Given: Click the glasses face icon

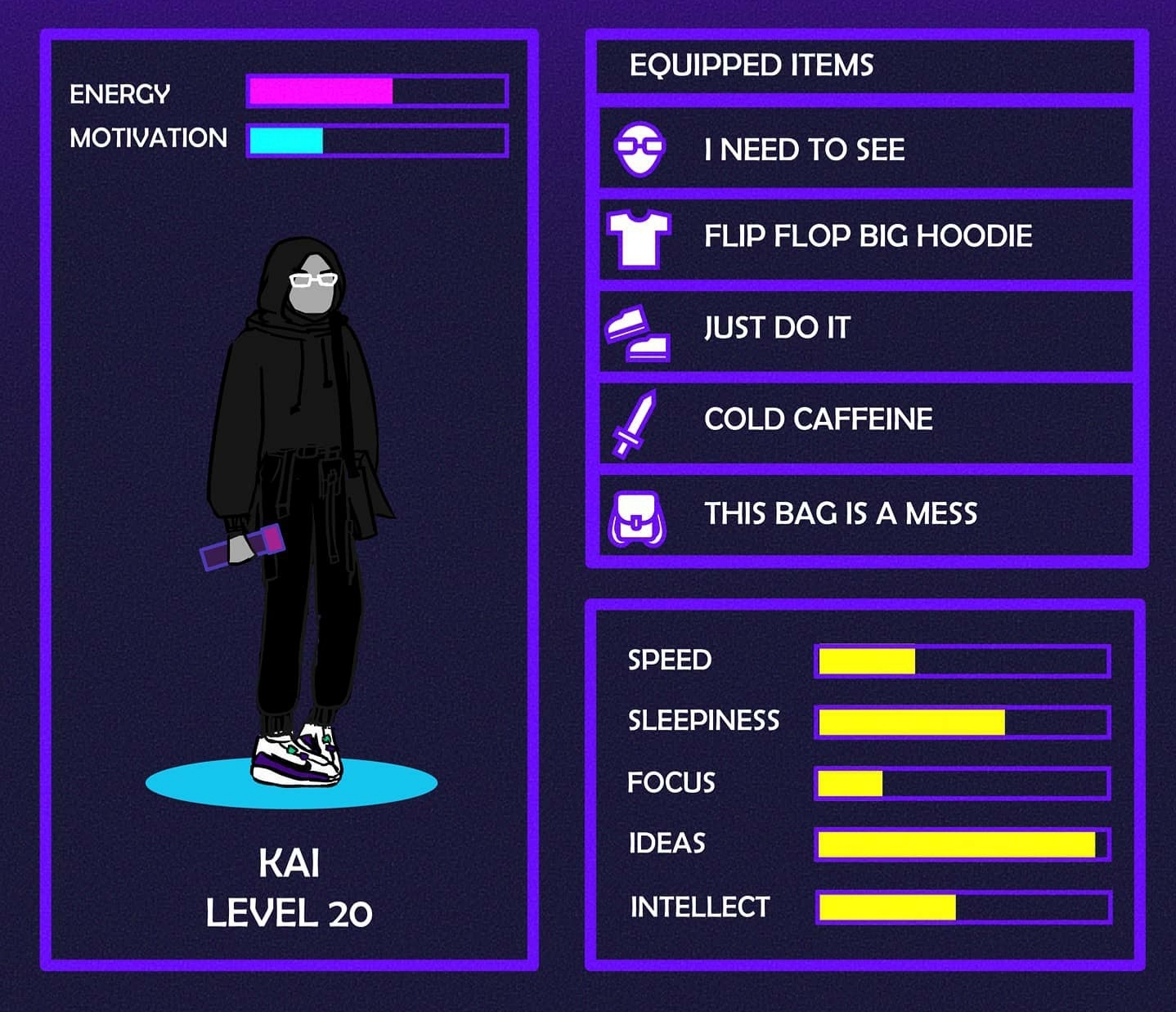Looking at the screenshot, I should [x=640, y=149].
